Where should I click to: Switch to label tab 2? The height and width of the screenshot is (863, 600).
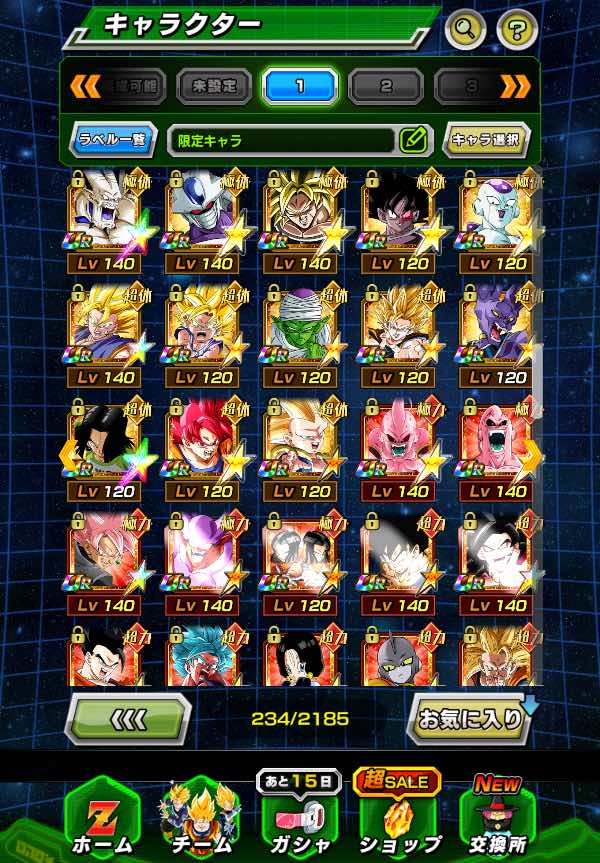(x=386, y=86)
